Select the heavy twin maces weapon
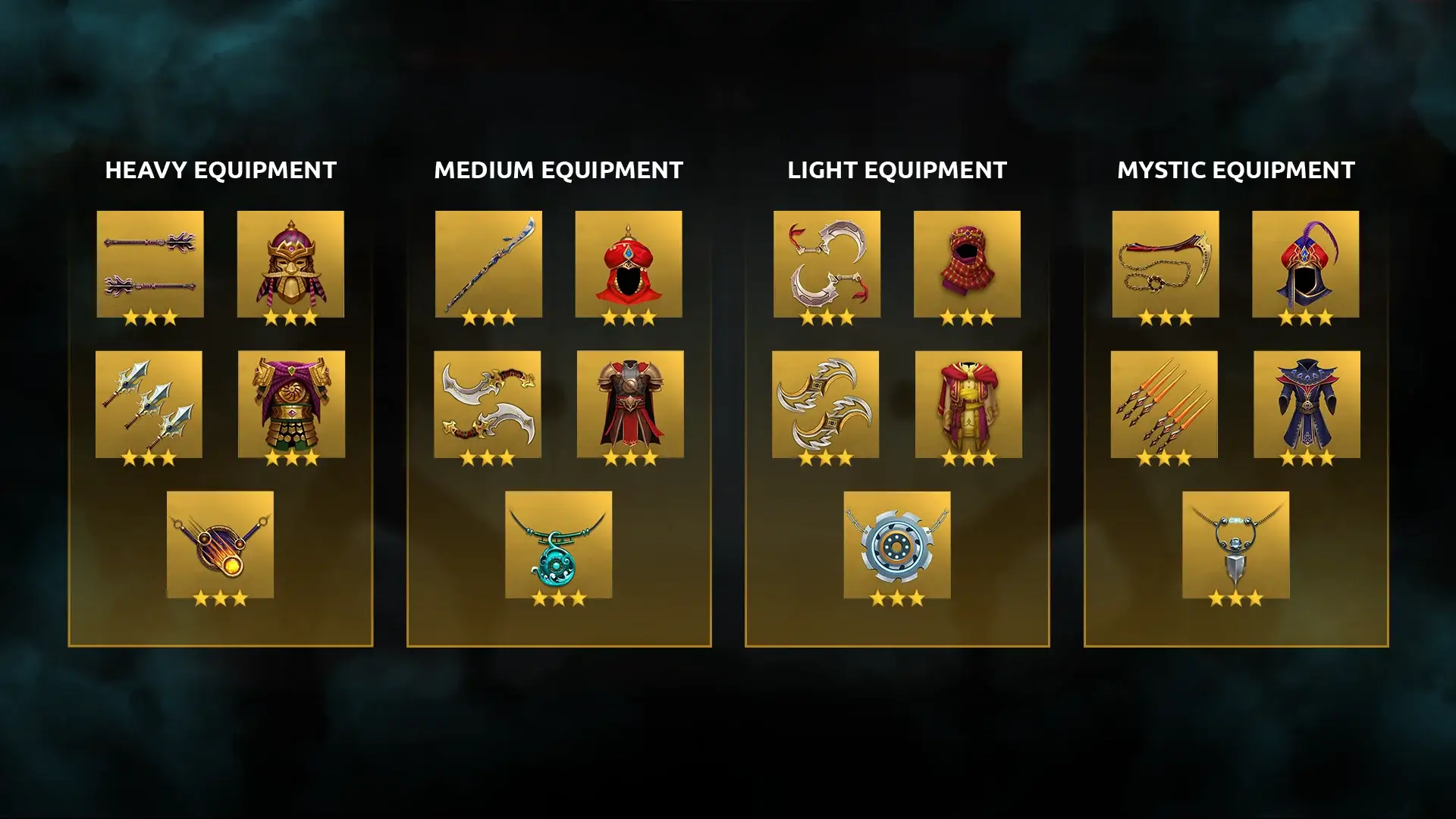The height and width of the screenshot is (819, 1456). click(x=150, y=264)
